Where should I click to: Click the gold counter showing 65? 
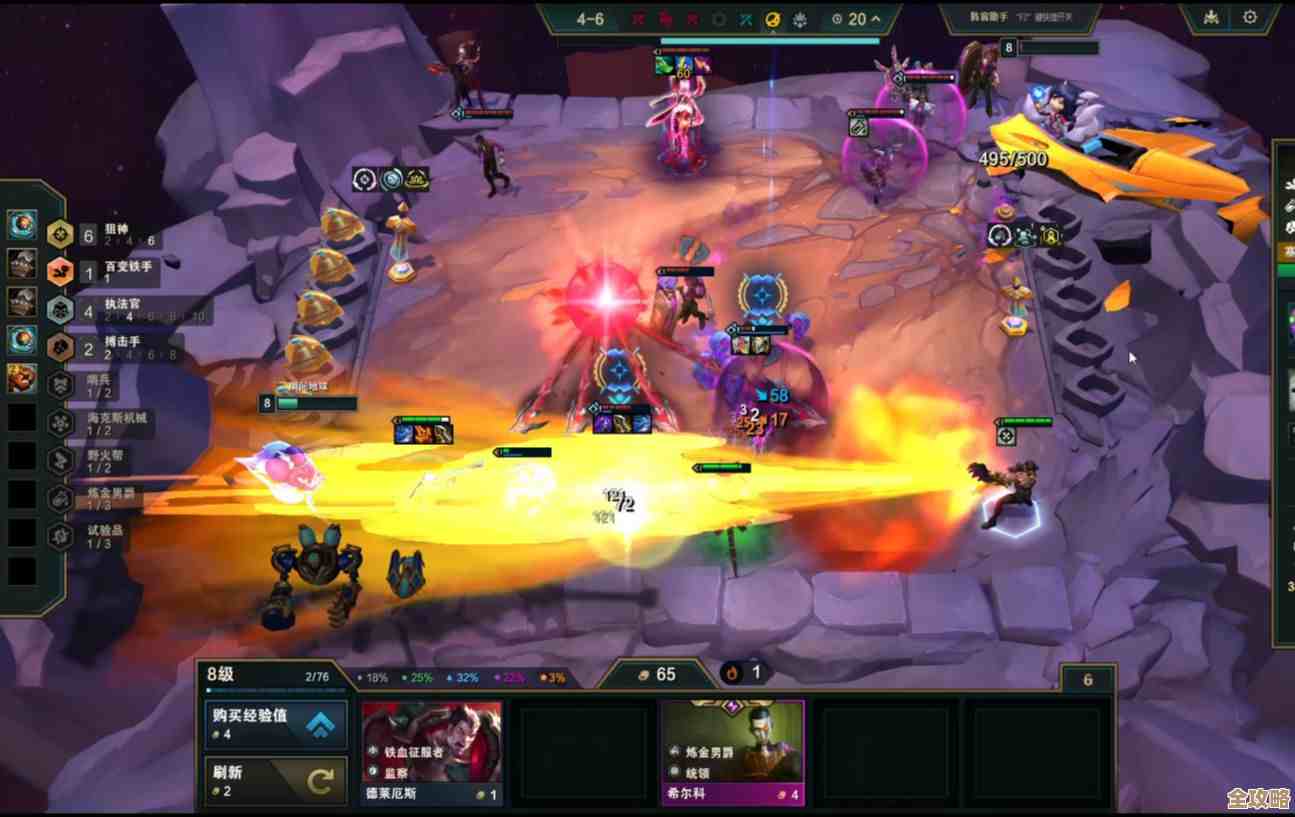coord(656,675)
